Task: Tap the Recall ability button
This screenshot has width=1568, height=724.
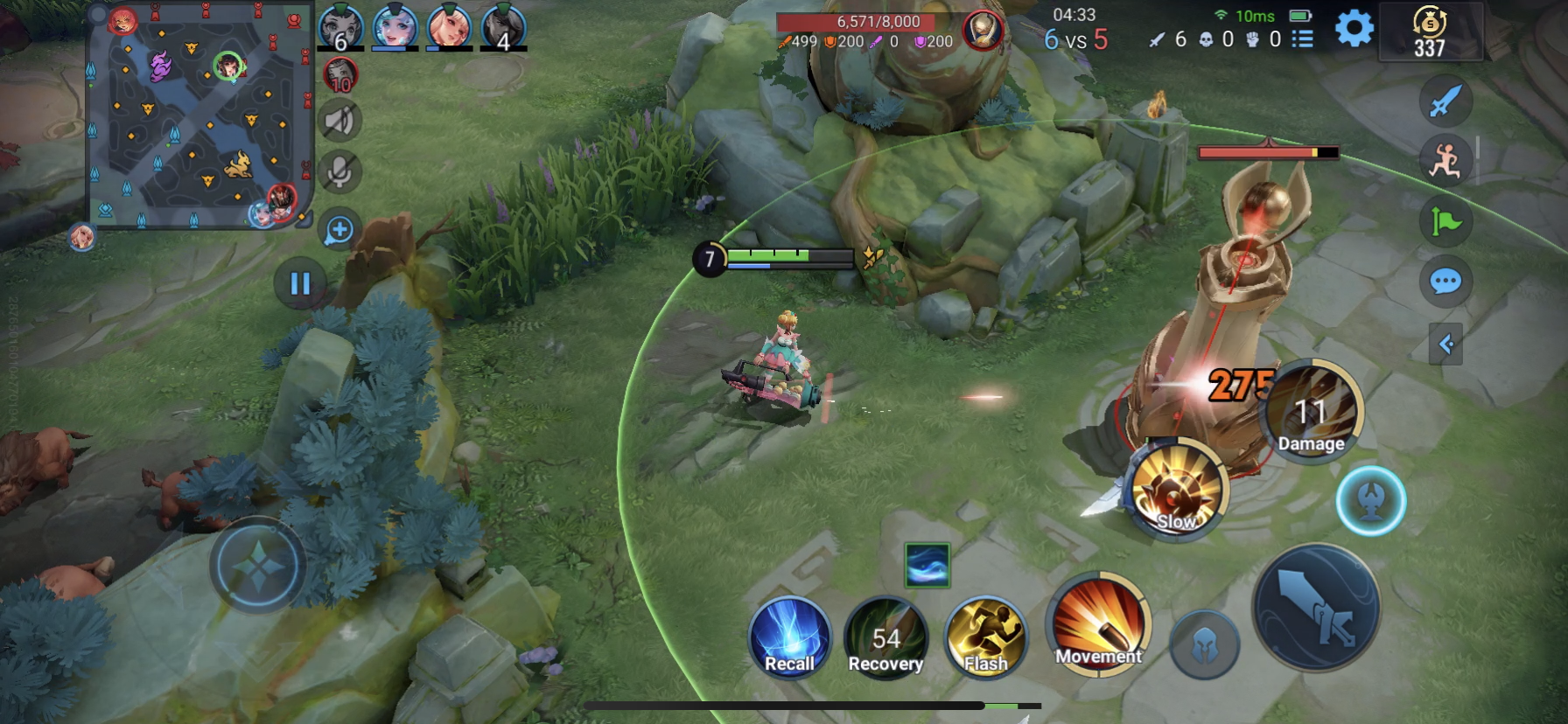Action: click(x=789, y=637)
